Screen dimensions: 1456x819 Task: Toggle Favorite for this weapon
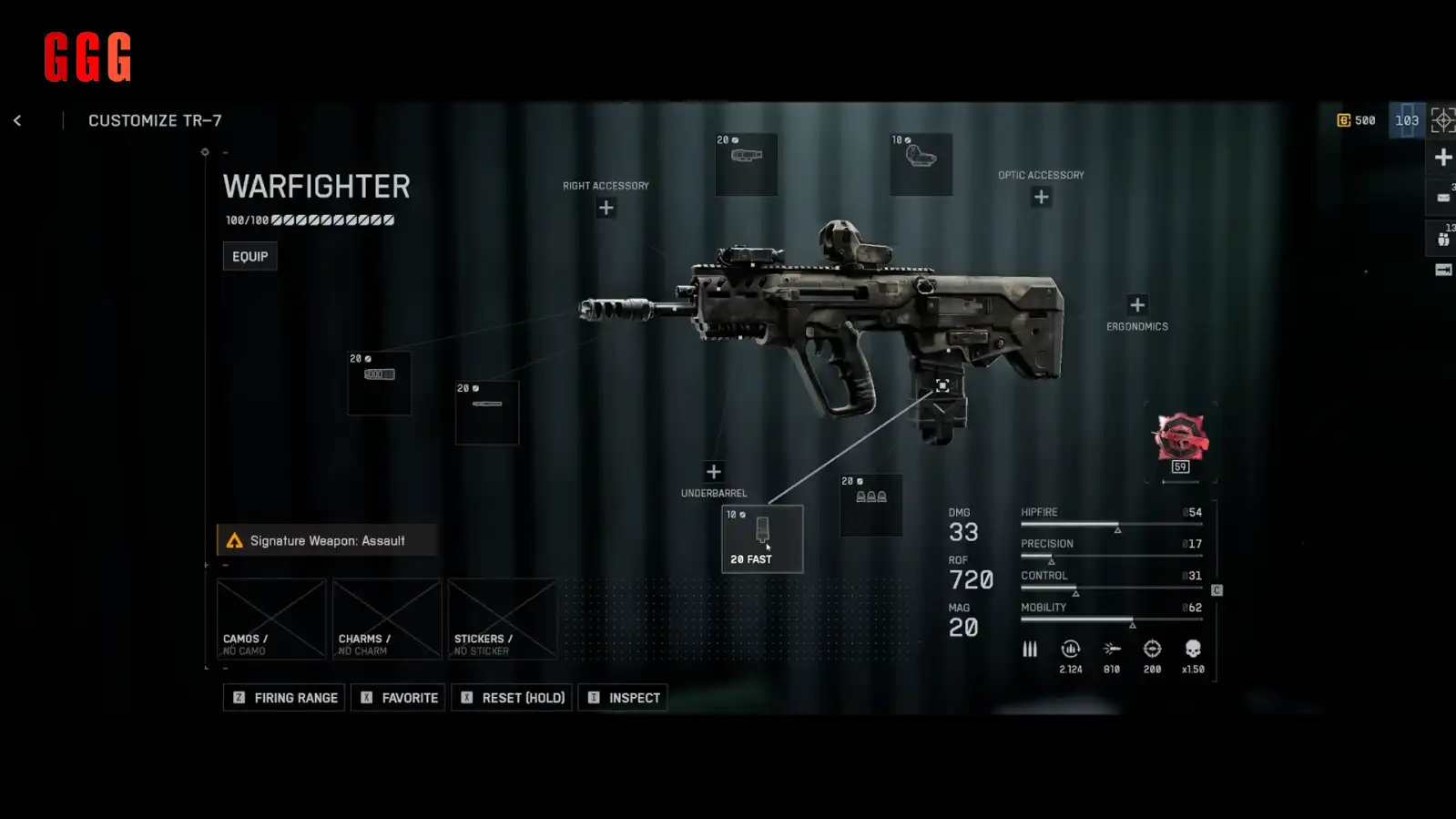pyautogui.click(x=397, y=697)
